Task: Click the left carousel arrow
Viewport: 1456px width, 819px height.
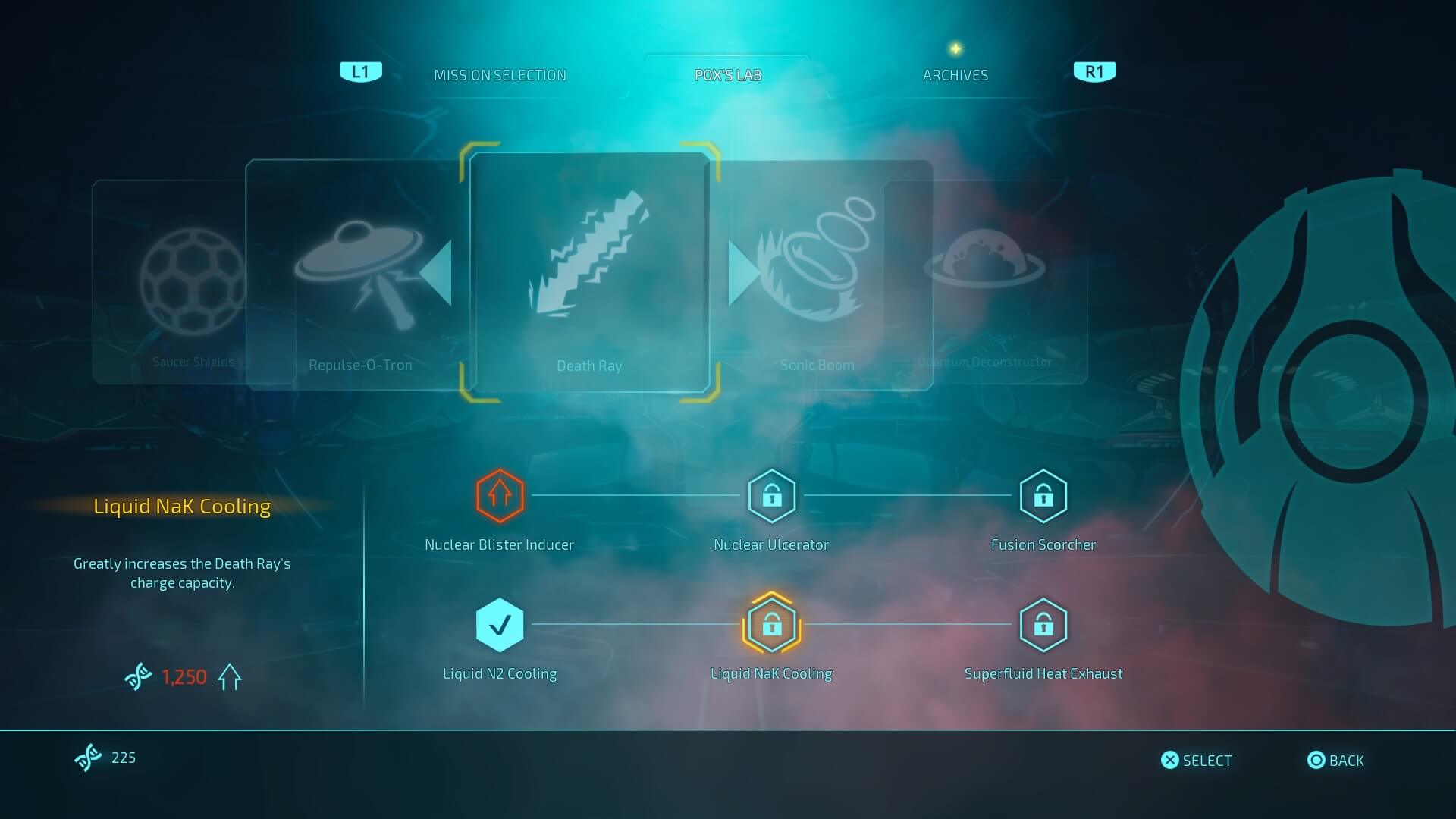Action: pyautogui.click(x=437, y=273)
